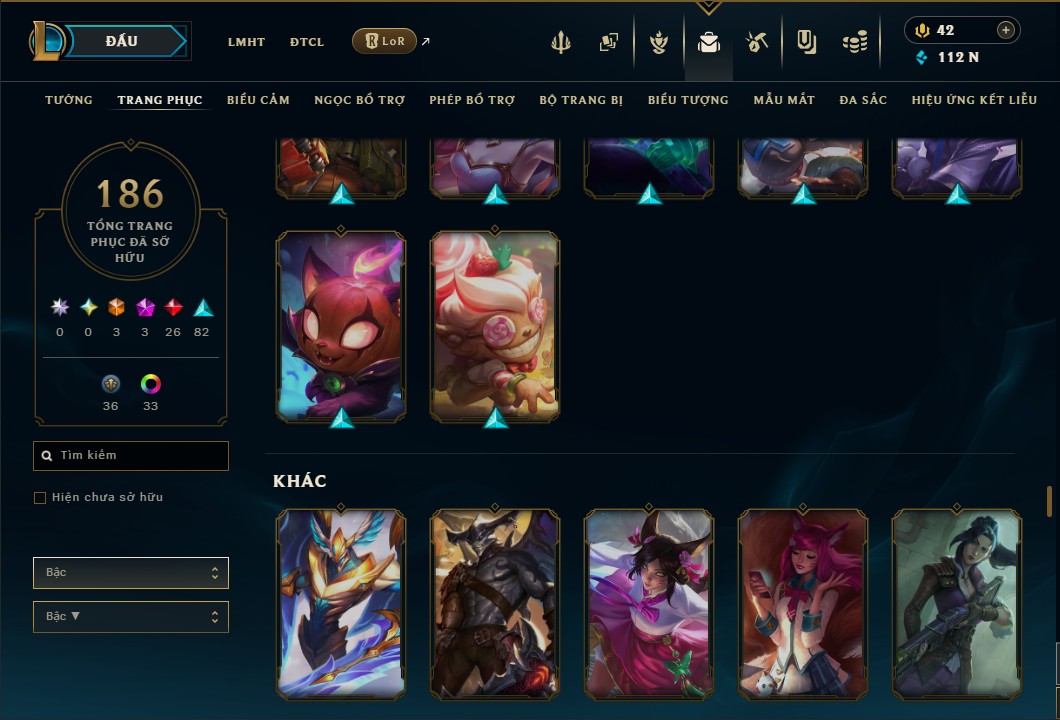Choose the pink fox-girl with phone skin

coord(803,602)
